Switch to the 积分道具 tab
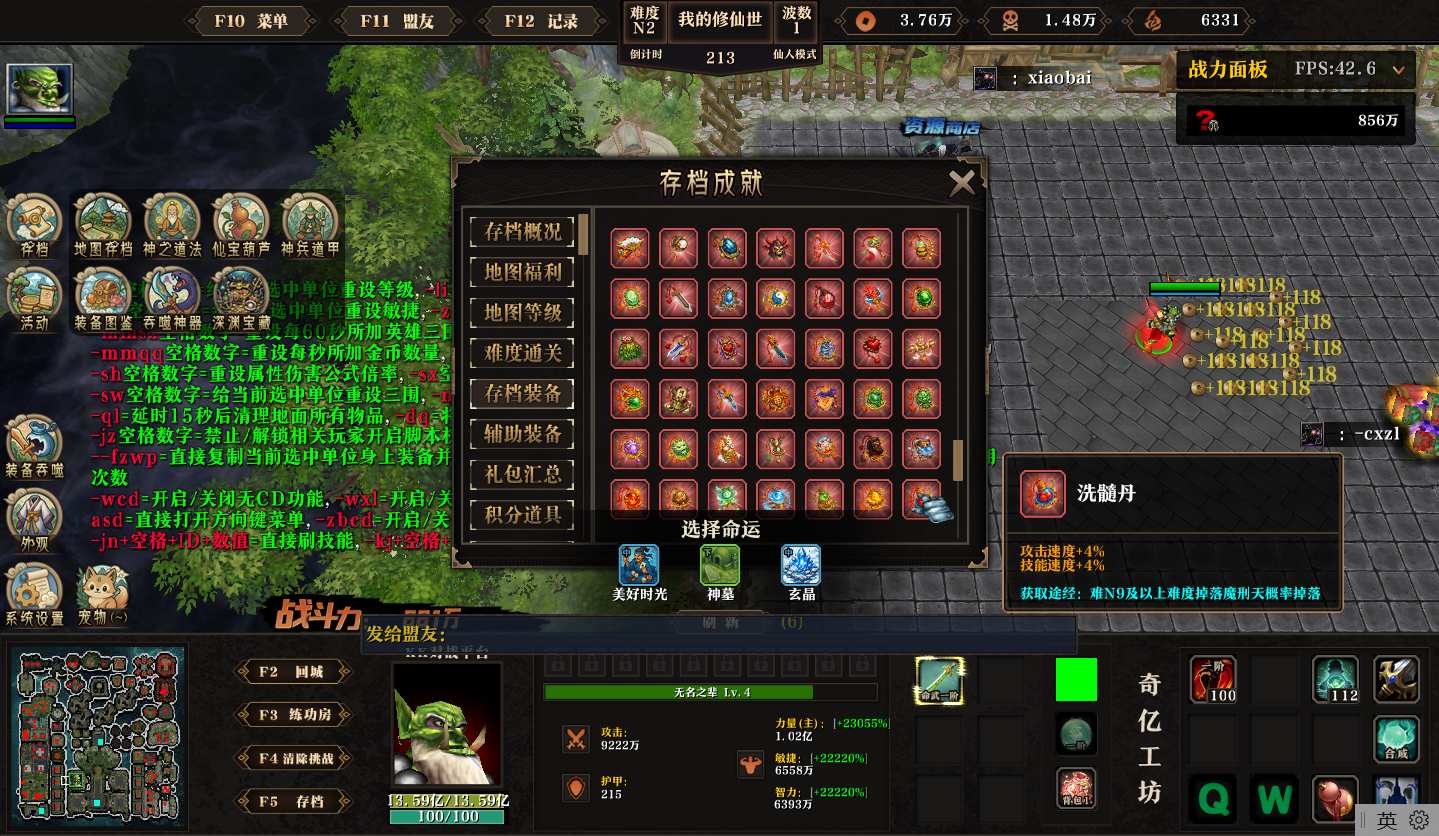Image resolution: width=1439 pixels, height=836 pixels. [523, 515]
